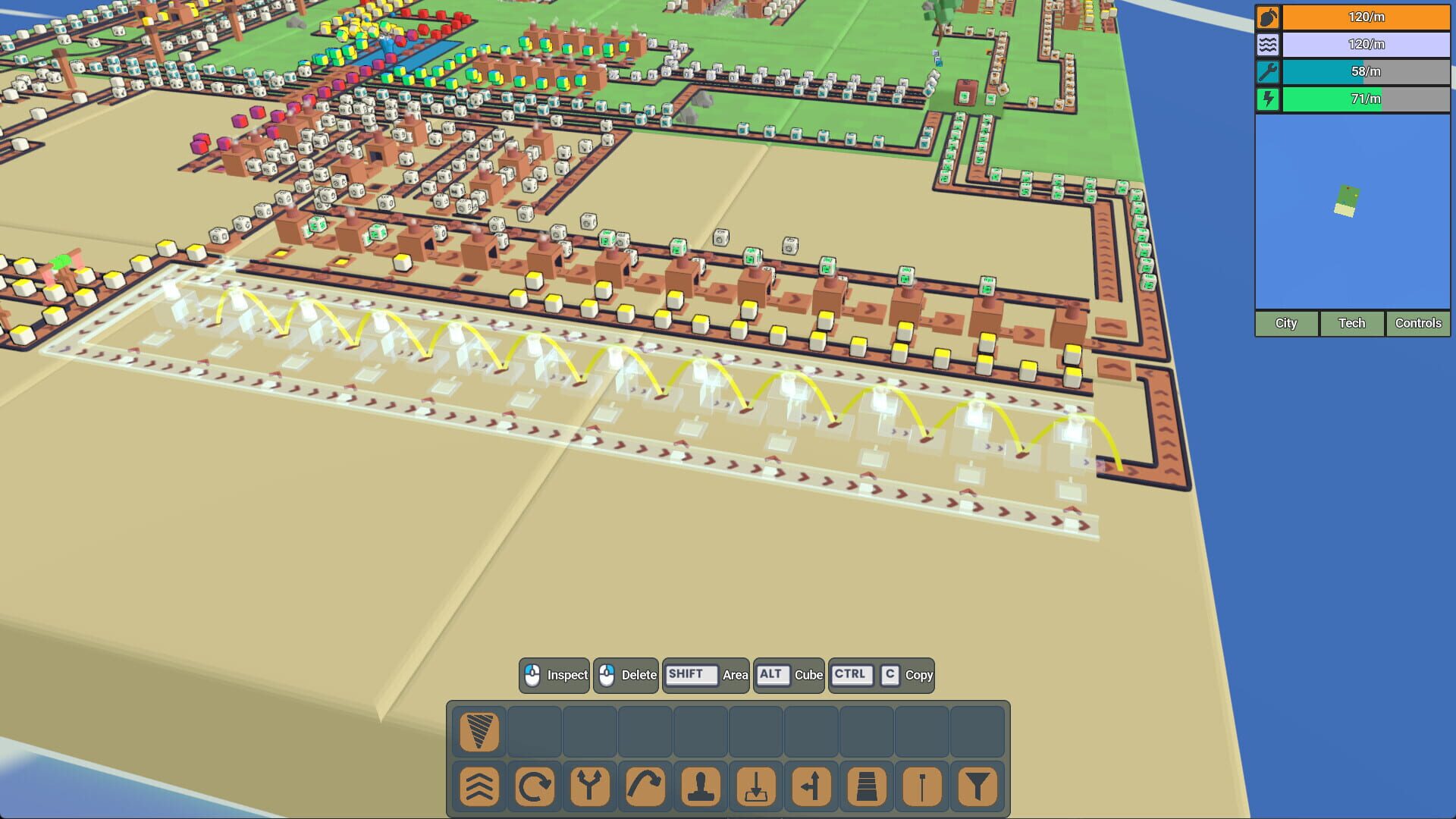Click the CTRL C Copy hint button
Viewport: 1456px width, 819px height.
pyautogui.click(x=881, y=675)
